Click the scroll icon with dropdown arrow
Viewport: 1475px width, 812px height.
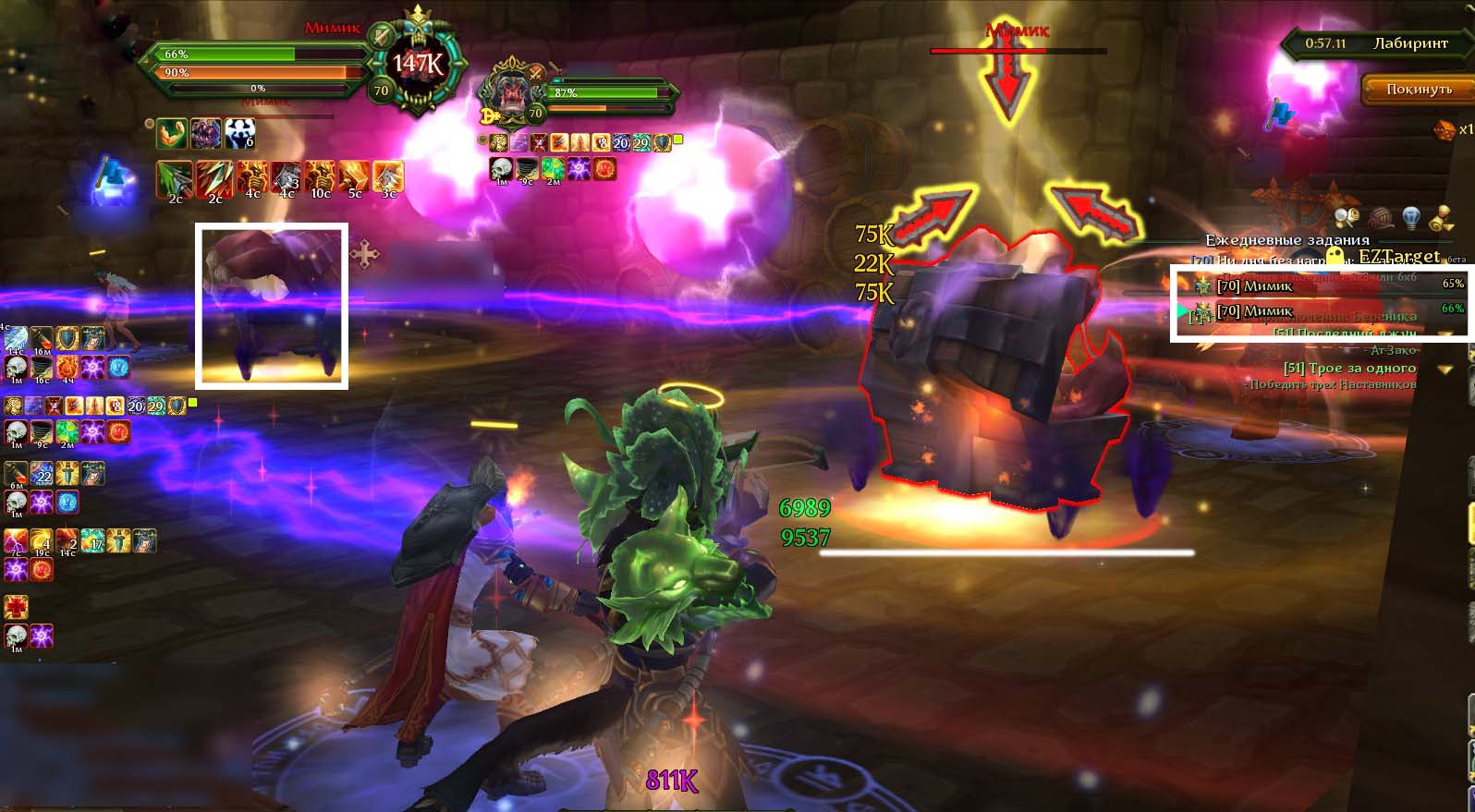point(1441,218)
